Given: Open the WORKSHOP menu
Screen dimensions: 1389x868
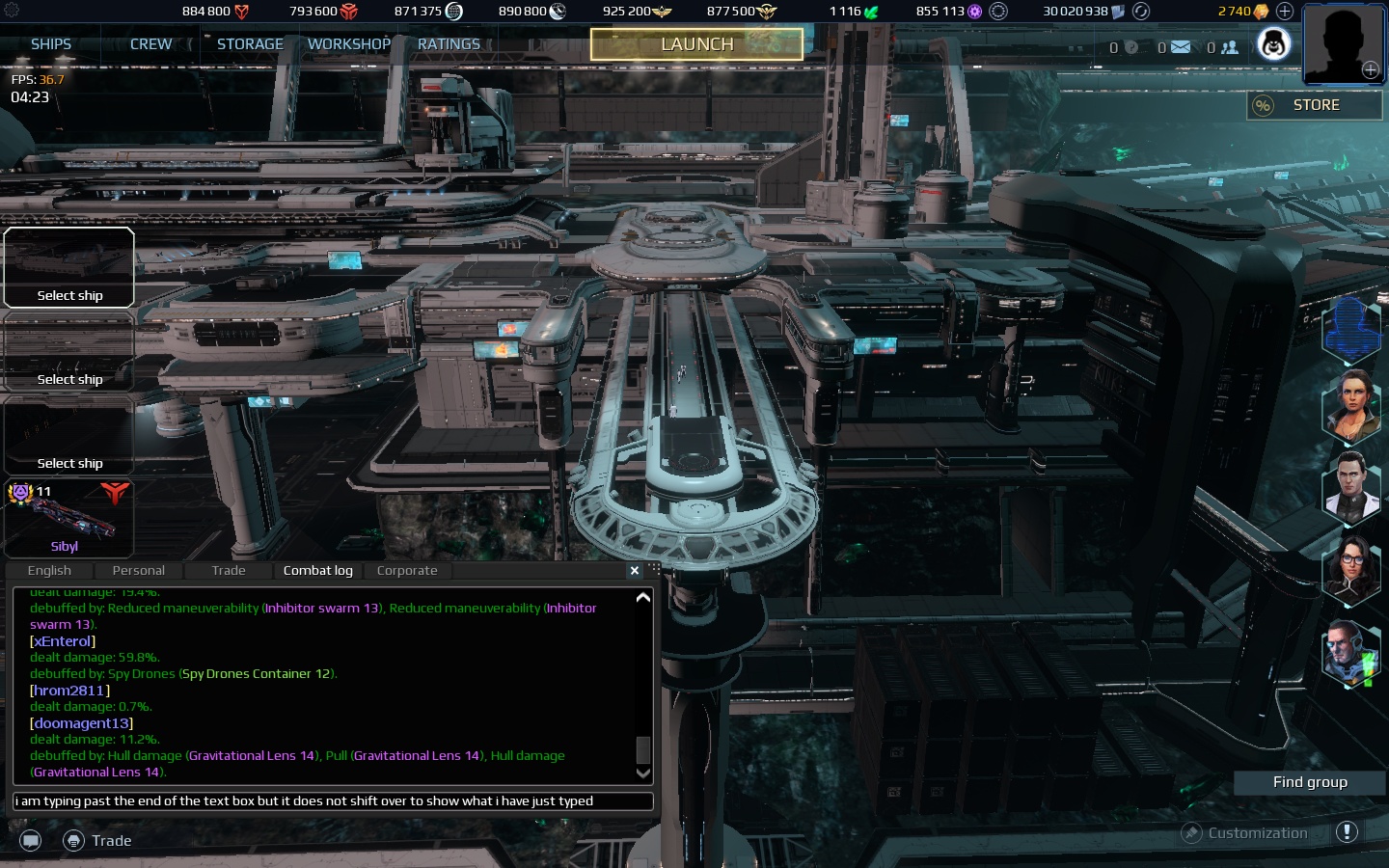Looking at the screenshot, I should tap(348, 43).
